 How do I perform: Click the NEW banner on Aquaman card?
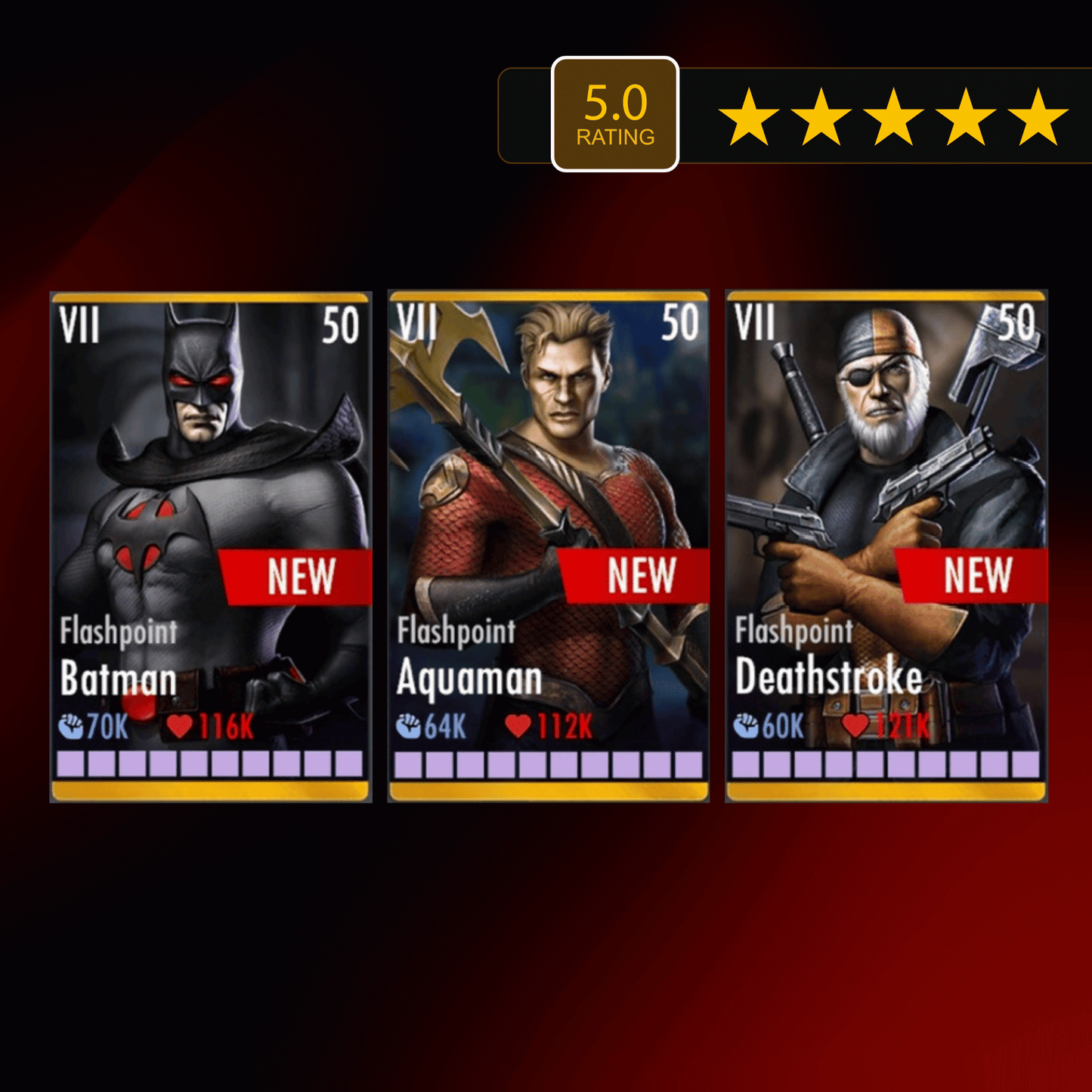(x=639, y=577)
